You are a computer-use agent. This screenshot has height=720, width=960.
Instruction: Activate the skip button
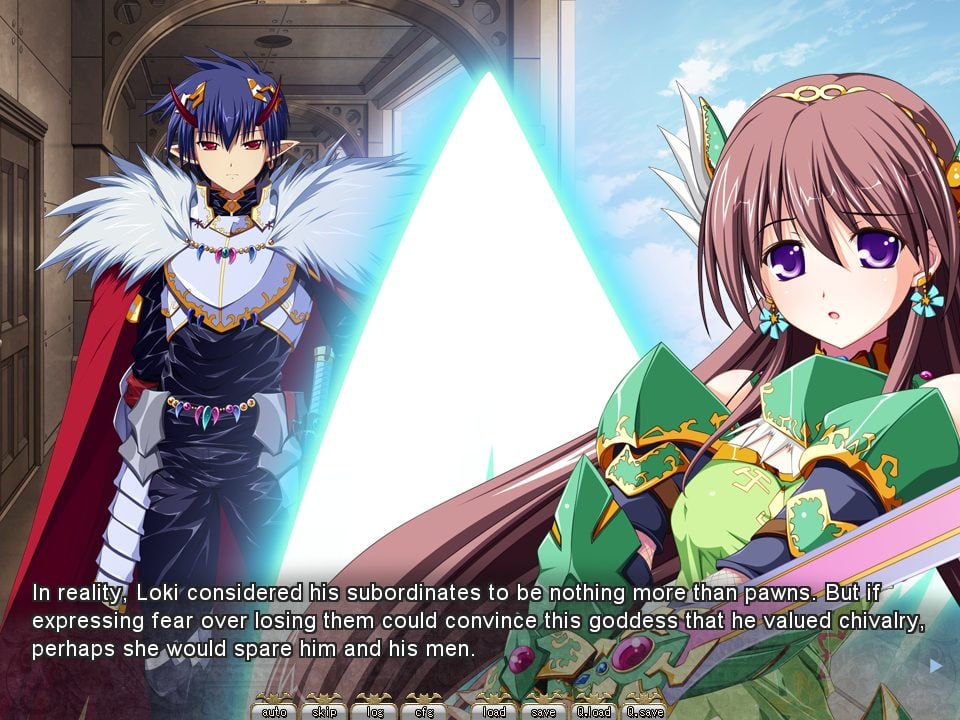point(324,711)
